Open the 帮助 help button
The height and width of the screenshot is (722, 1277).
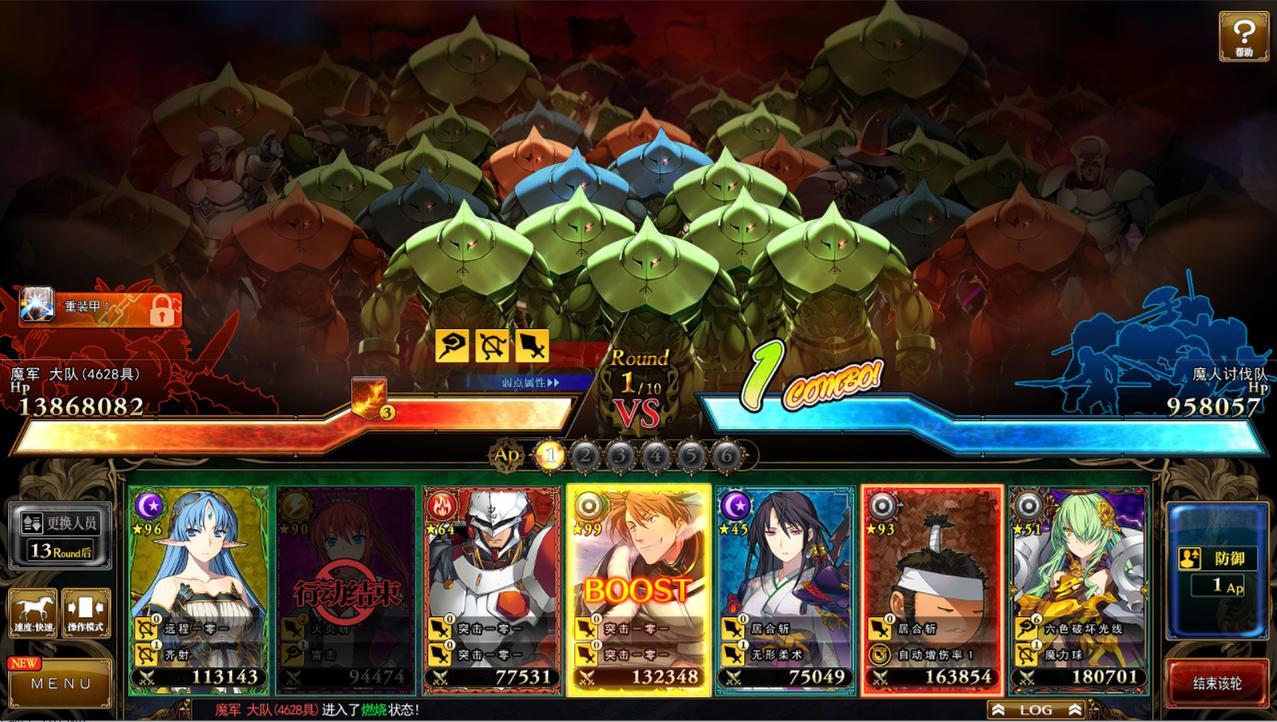pos(1243,36)
